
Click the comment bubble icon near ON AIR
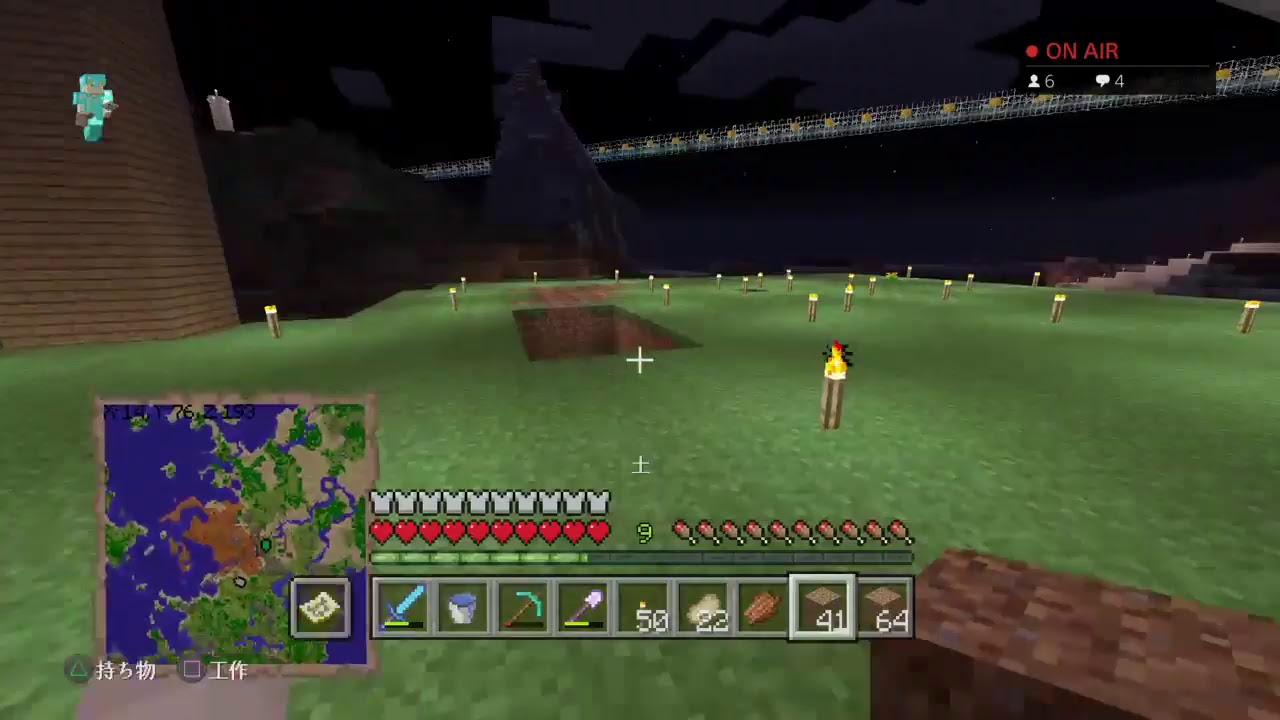(1101, 81)
